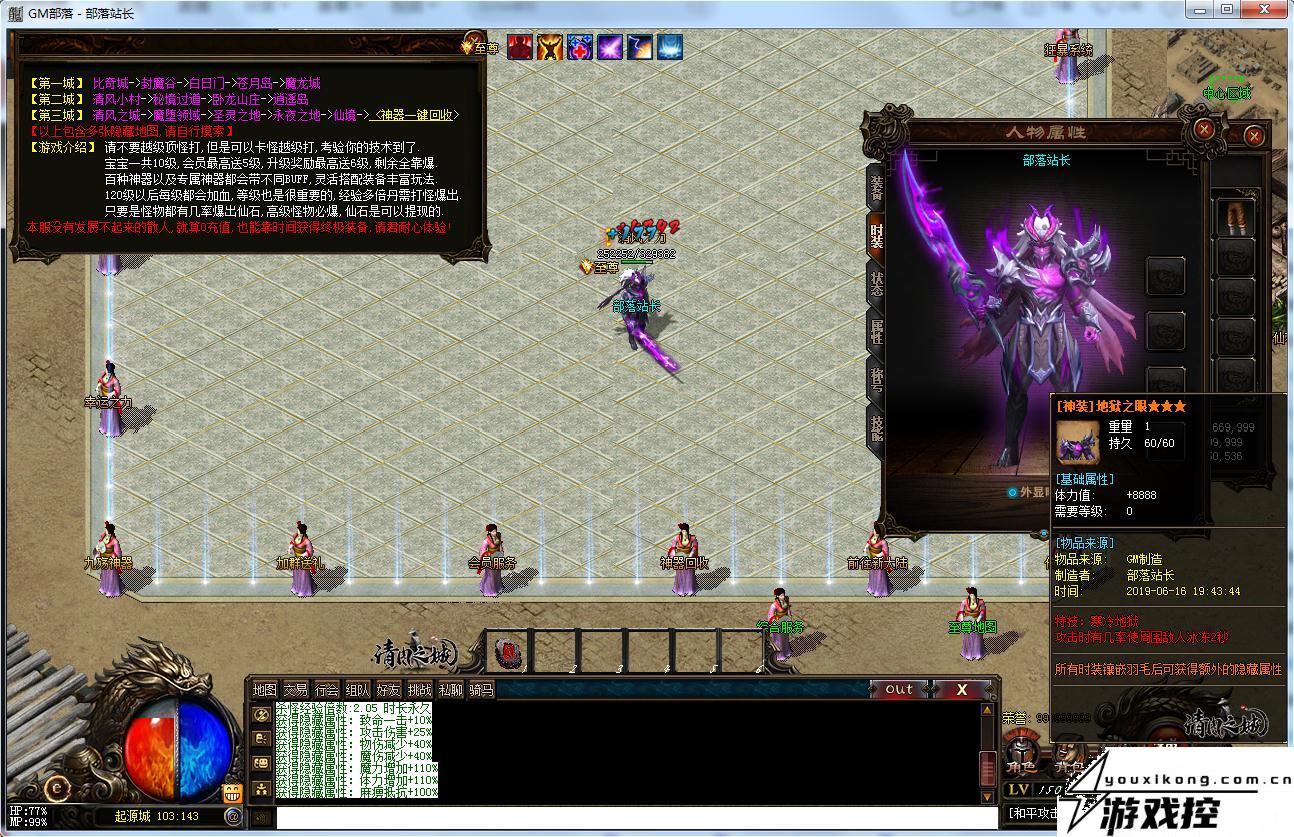Screen dimensions: 1294x837
Task: Open the 地图 map tab
Action: pos(264,690)
